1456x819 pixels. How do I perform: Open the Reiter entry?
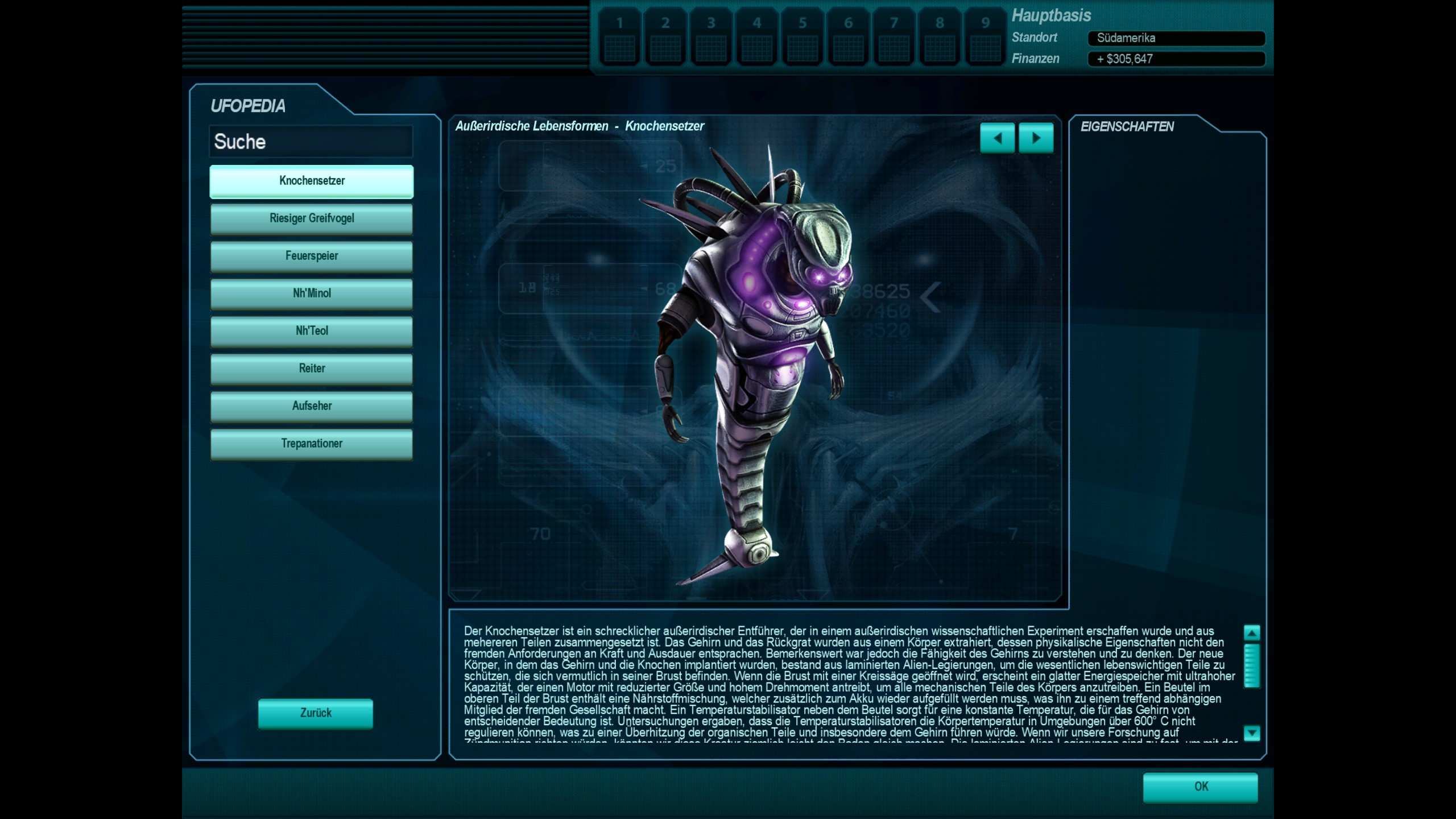click(x=312, y=369)
